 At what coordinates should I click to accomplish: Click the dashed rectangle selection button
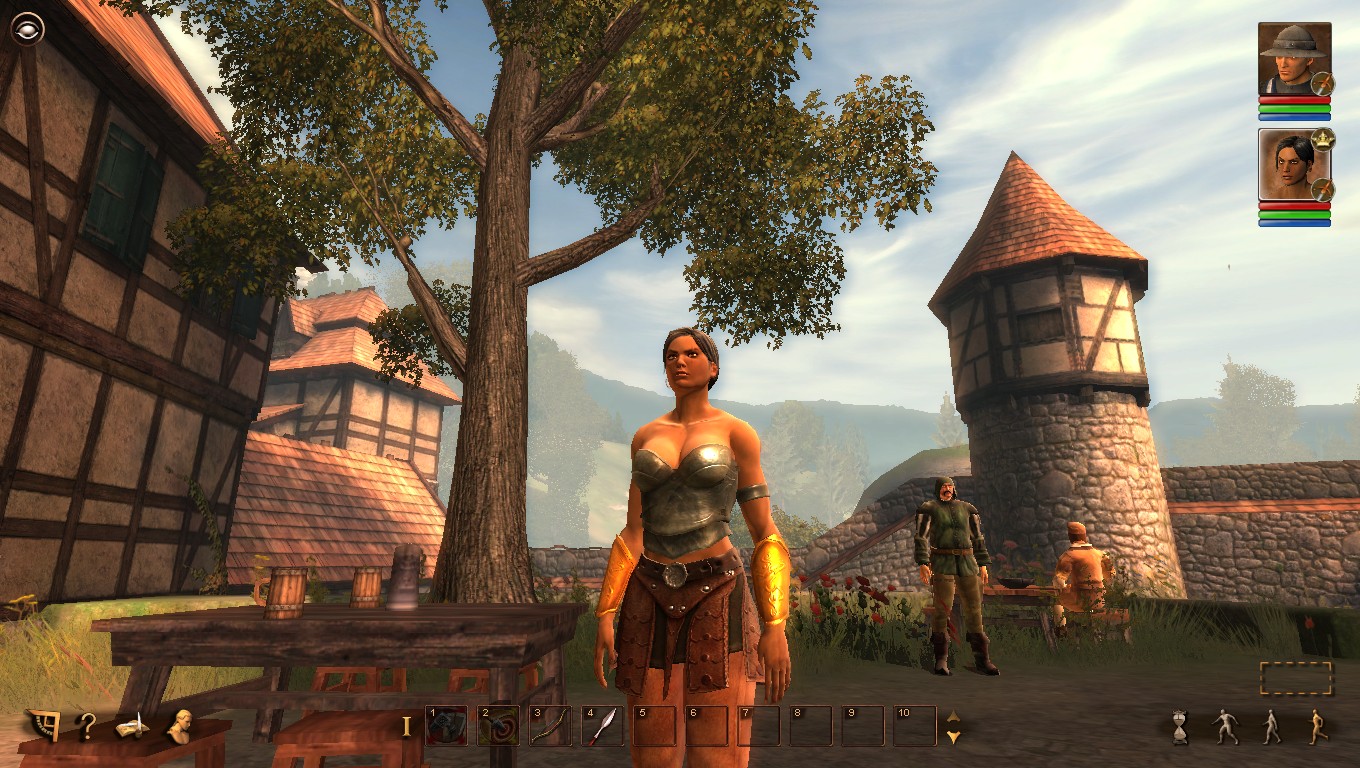coord(1296,678)
